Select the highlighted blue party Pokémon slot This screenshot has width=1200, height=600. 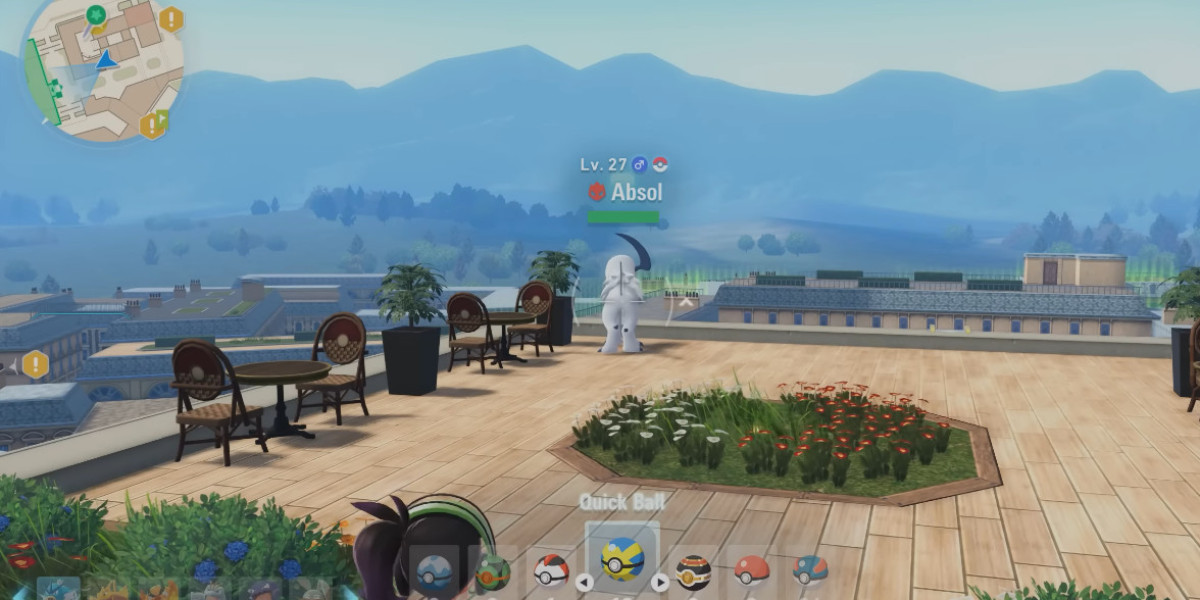click(58, 590)
